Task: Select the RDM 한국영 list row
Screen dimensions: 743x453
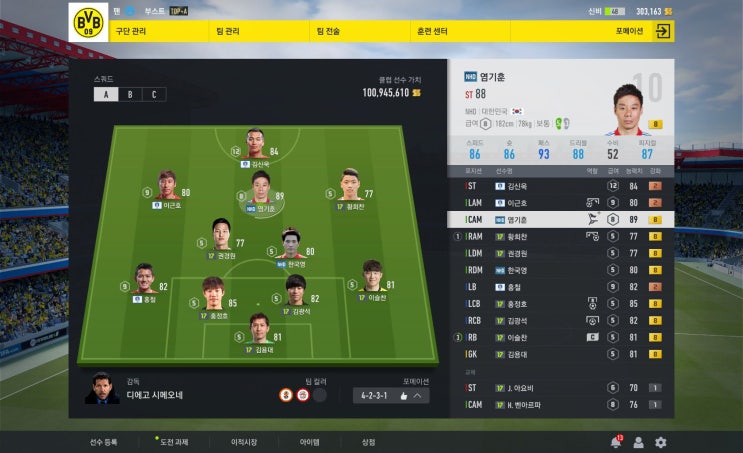Action: [560, 270]
